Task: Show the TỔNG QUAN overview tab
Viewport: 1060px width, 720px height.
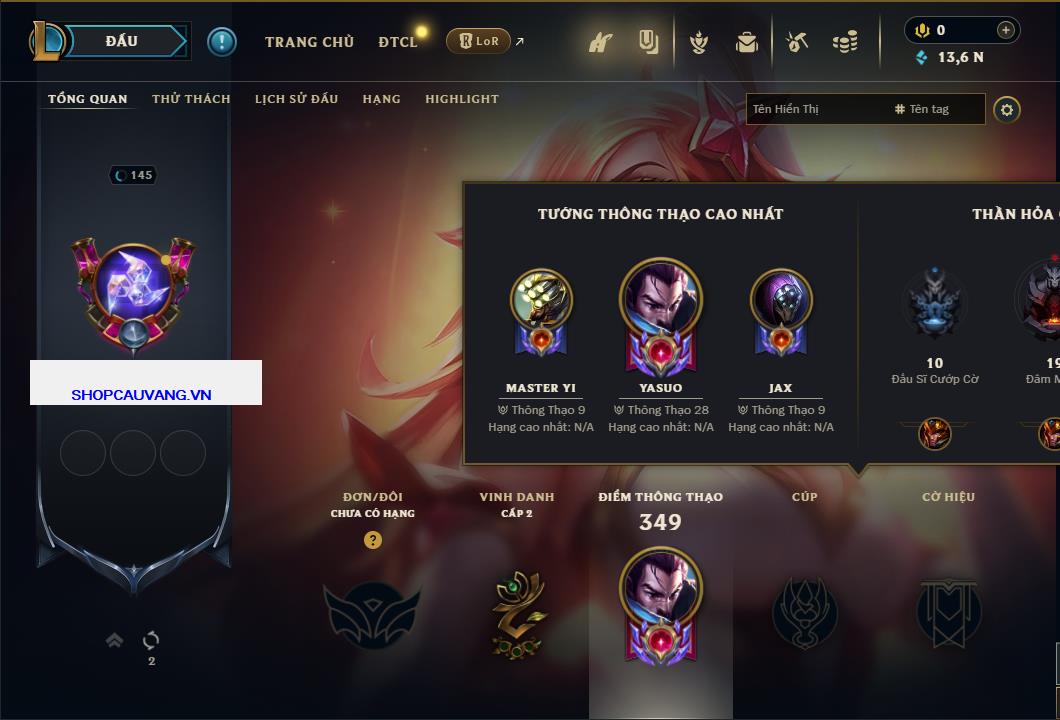Action: pos(88,99)
